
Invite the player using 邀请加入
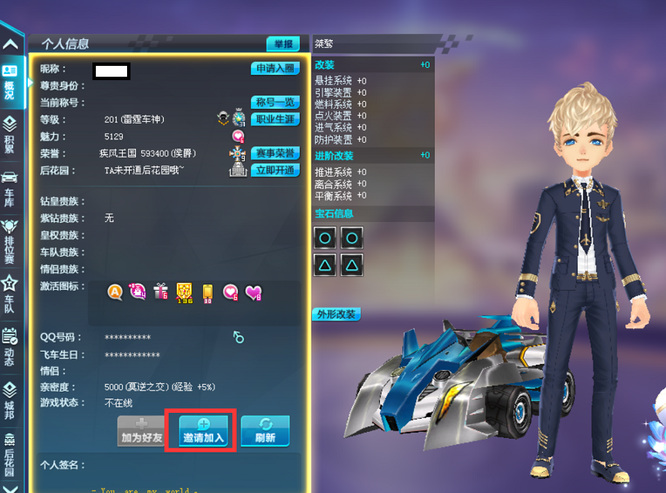tap(203, 432)
